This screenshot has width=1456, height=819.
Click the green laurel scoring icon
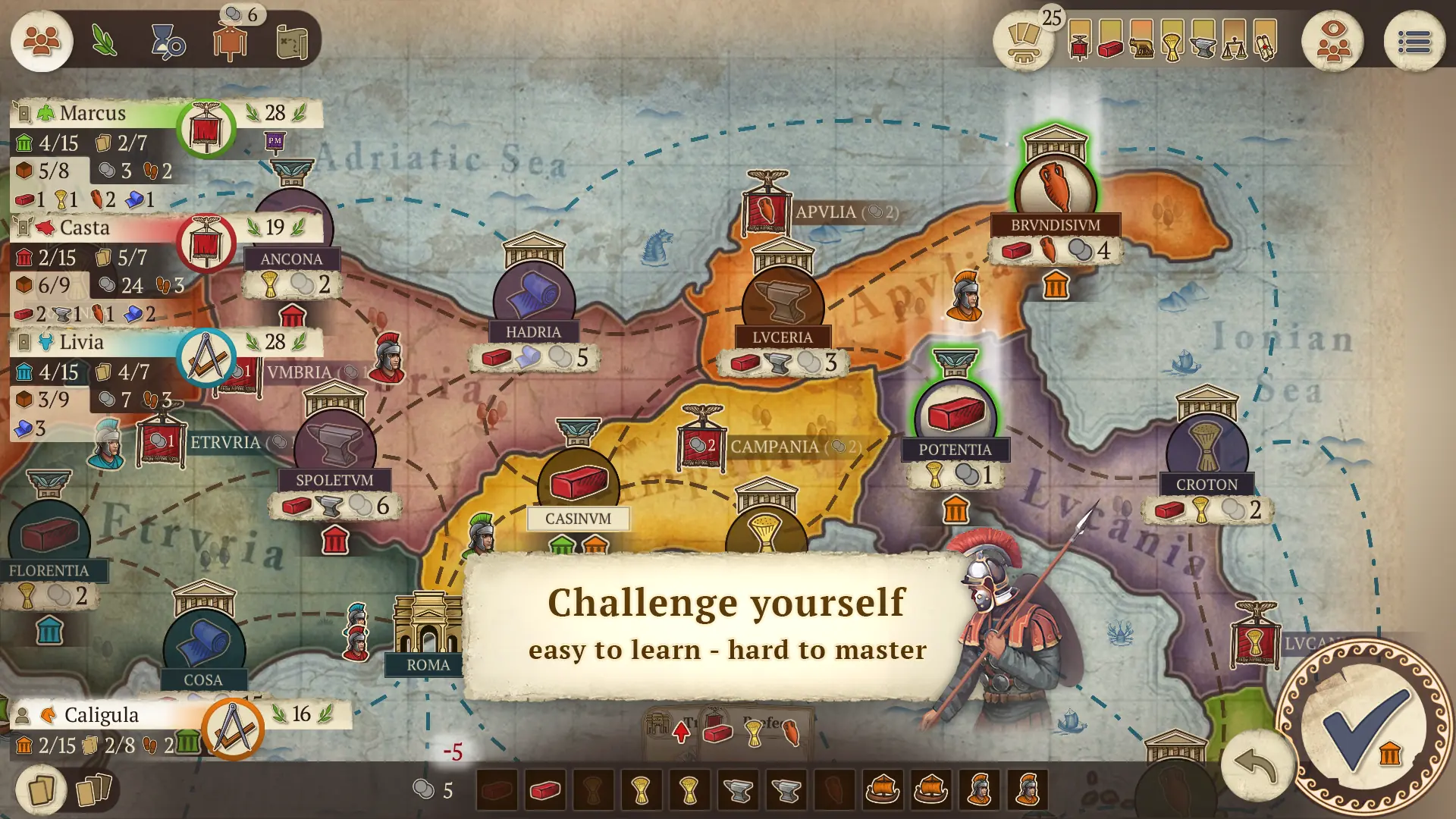(x=105, y=42)
